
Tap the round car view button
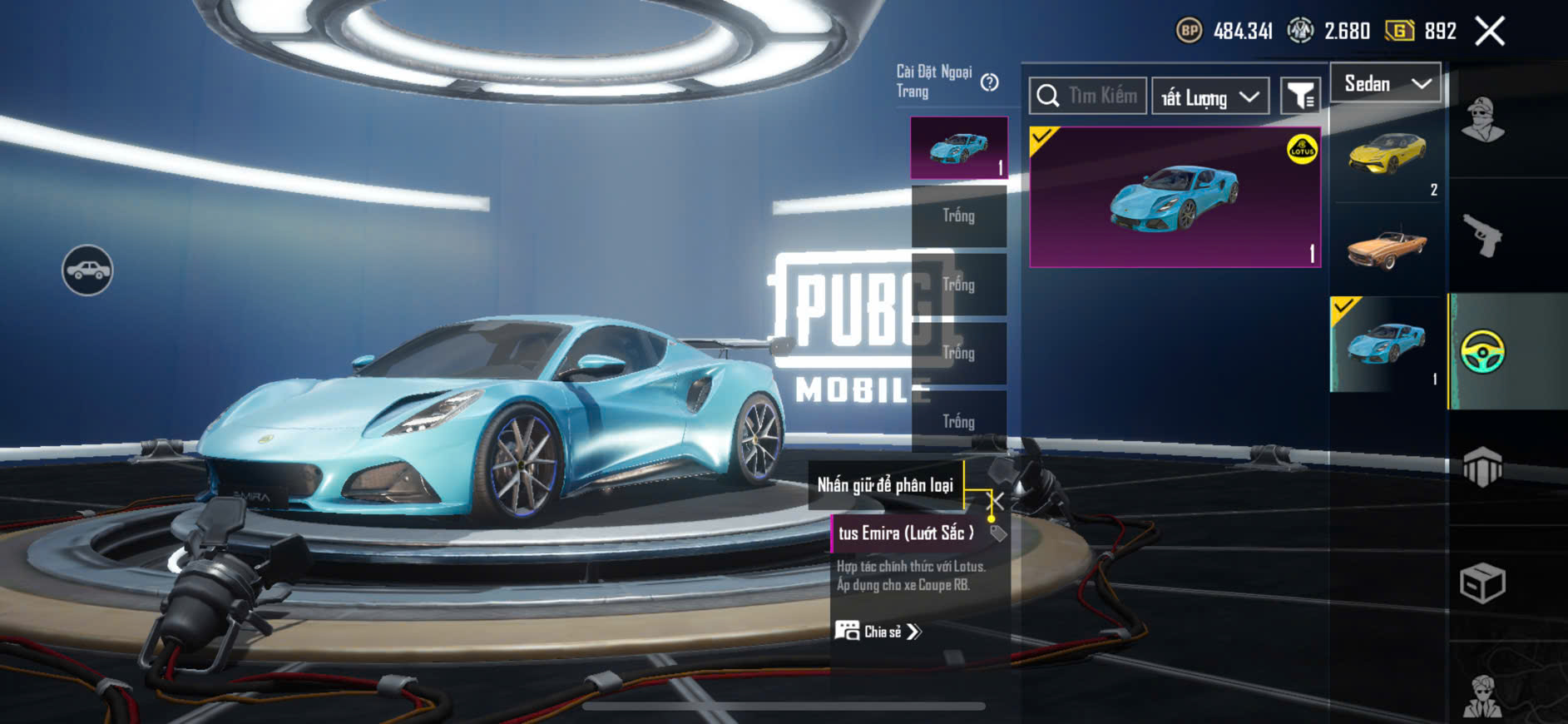coord(87,270)
